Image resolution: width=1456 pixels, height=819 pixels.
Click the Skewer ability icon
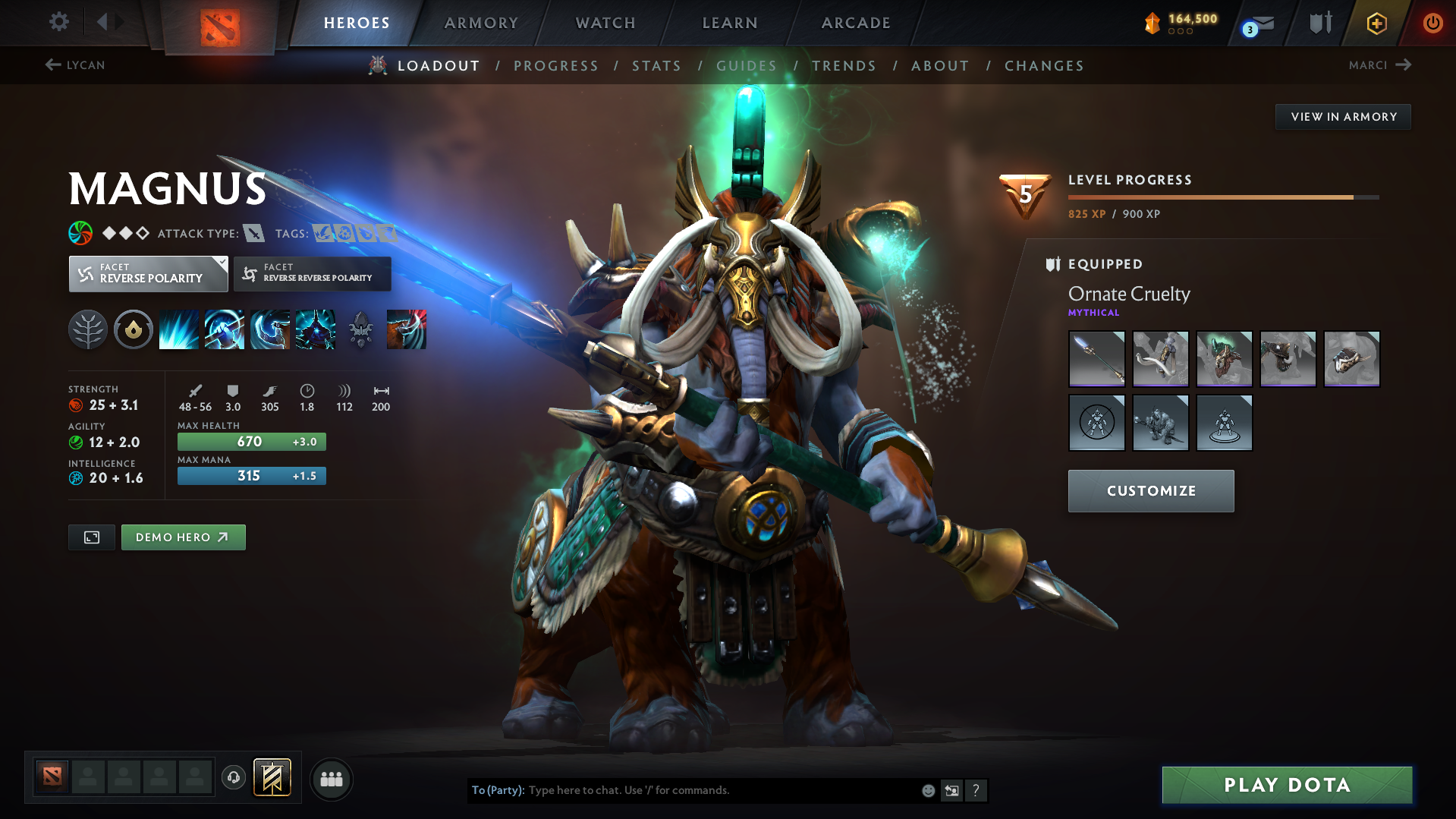pos(269,329)
